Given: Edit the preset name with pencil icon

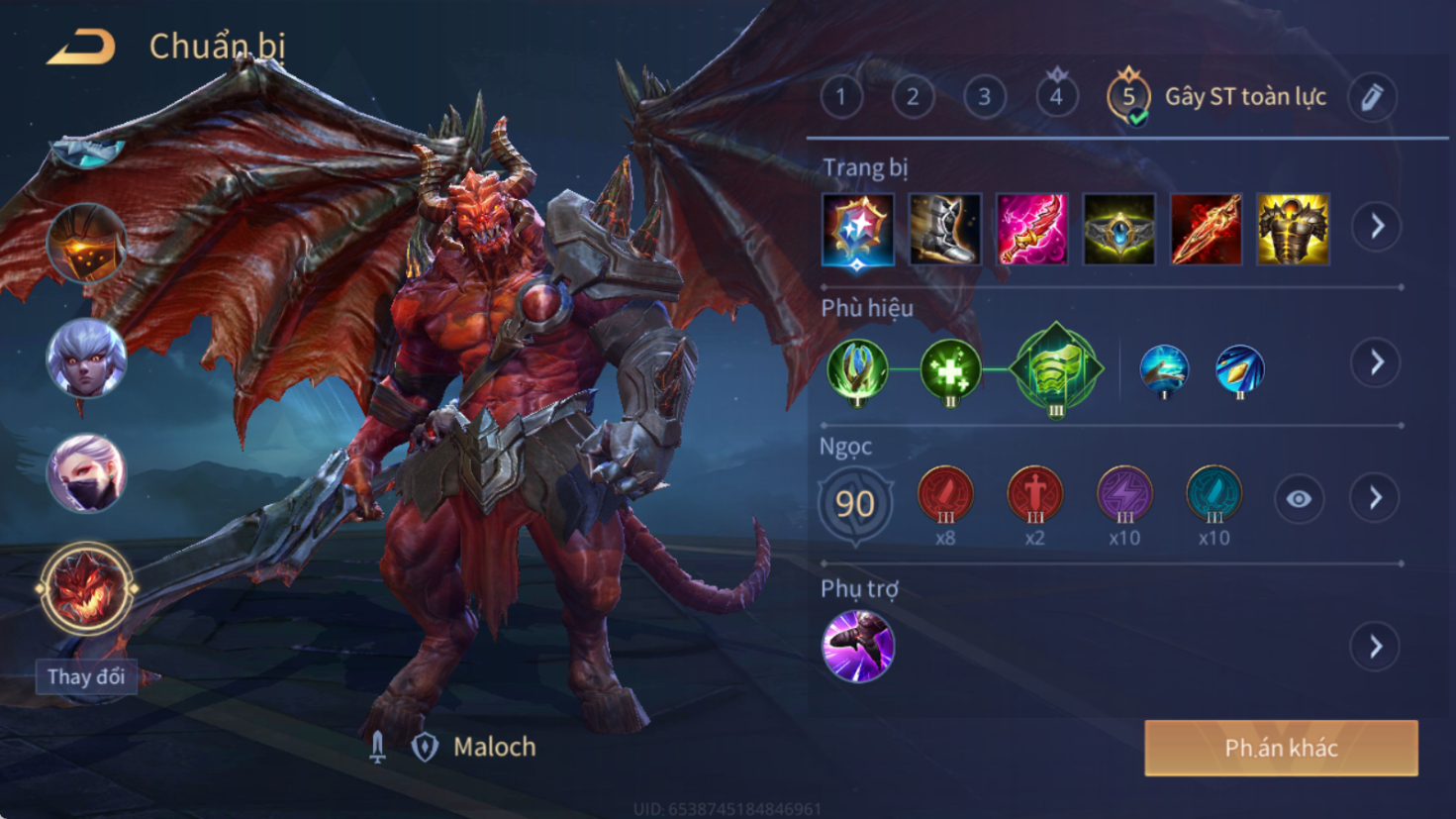Looking at the screenshot, I should [x=1372, y=97].
